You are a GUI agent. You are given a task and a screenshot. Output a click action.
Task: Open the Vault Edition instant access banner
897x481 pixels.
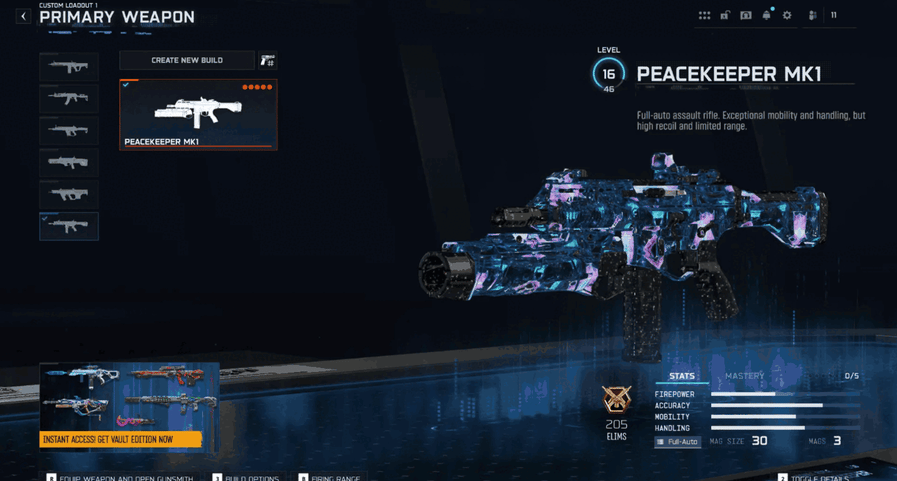coord(120,439)
